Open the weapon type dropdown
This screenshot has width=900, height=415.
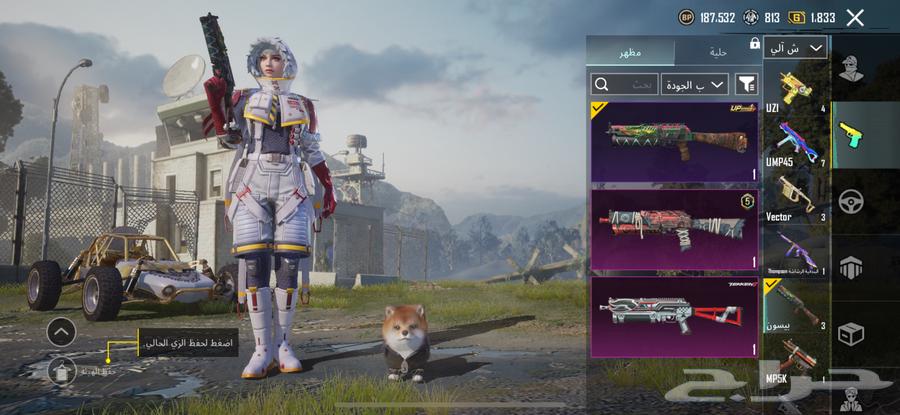coord(795,48)
